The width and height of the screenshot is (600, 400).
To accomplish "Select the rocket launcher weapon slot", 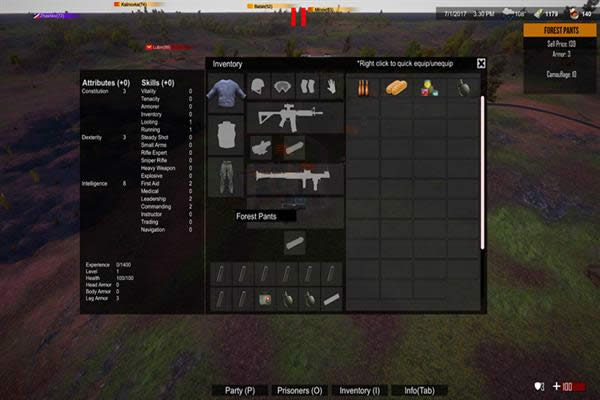I will click(x=294, y=178).
